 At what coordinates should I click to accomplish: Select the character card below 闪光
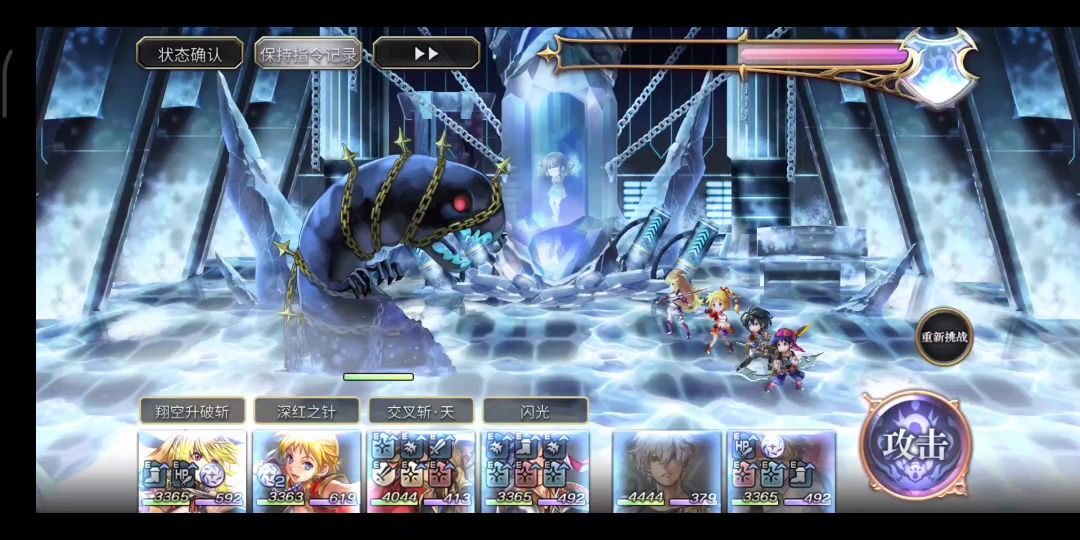coord(535,470)
